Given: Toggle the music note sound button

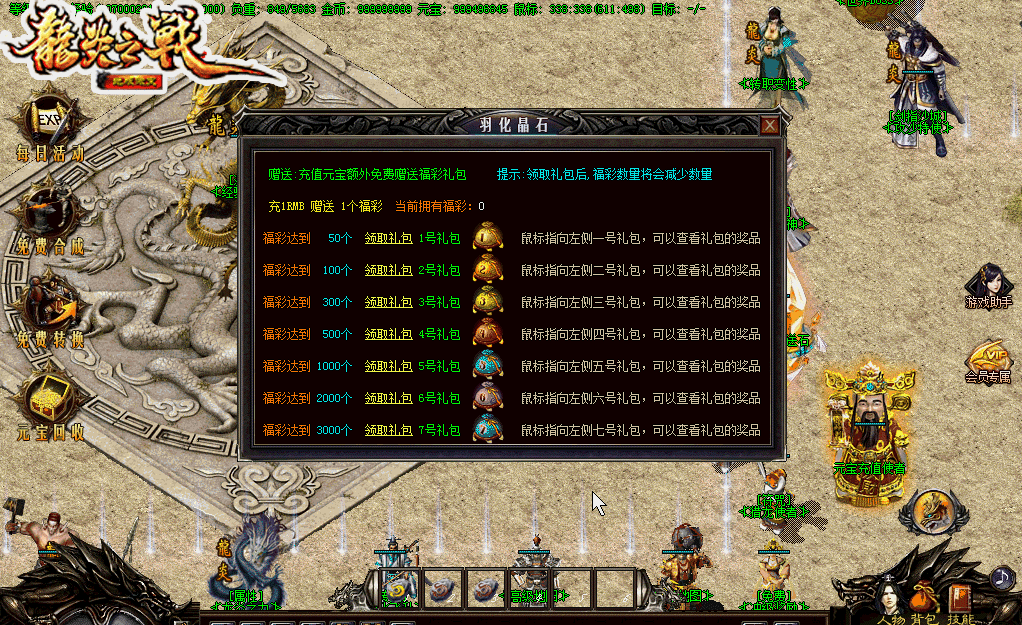Looking at the screenshot, I should [x=1002, y=578].
